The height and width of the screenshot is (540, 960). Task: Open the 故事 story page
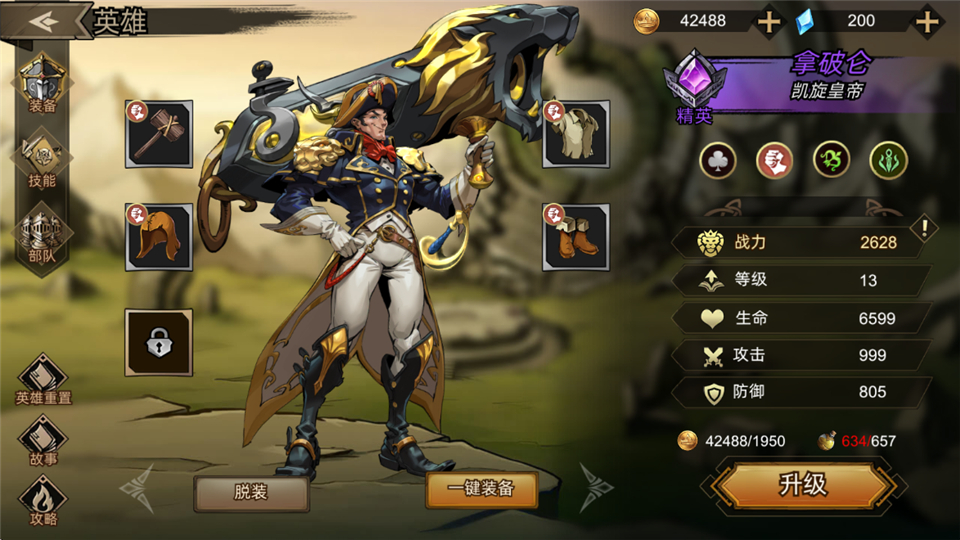coord(43,440)
